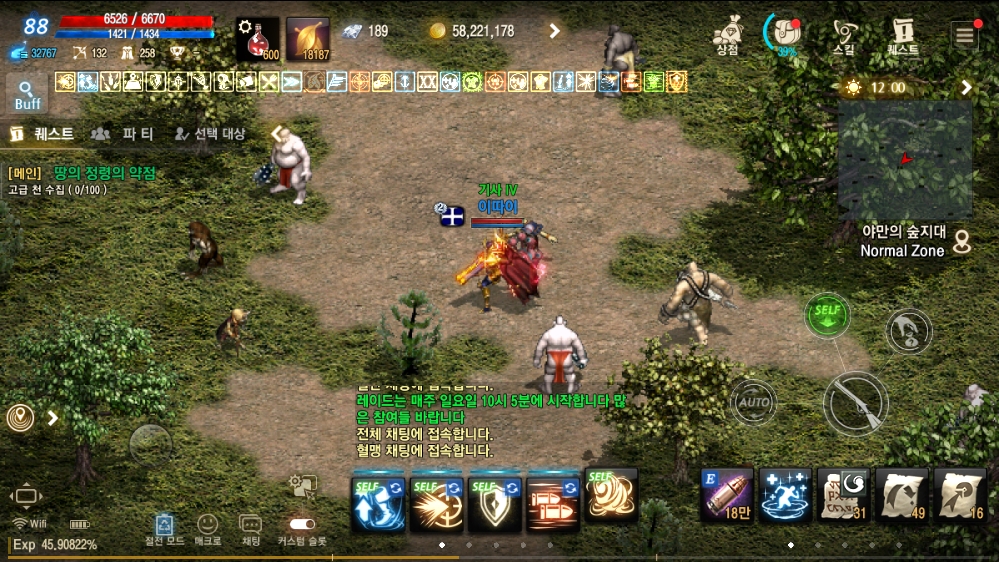Open the 채팅 chat button
Screen dimensions: 999x562
tap(251, 528)
